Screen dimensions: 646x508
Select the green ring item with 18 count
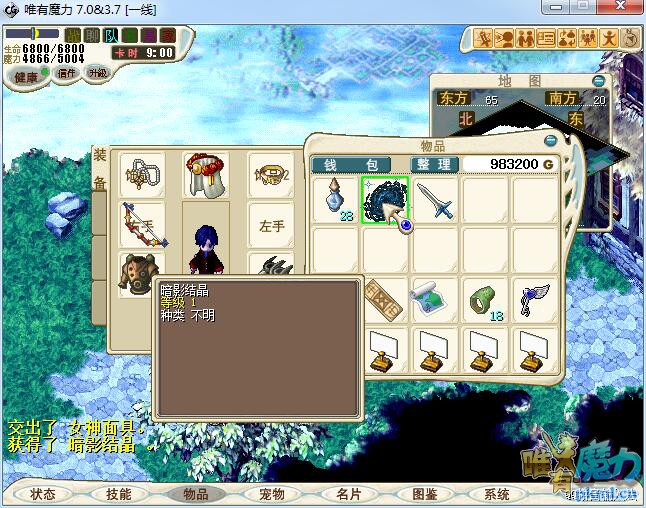pyautogui.click(x=485, y=300)
